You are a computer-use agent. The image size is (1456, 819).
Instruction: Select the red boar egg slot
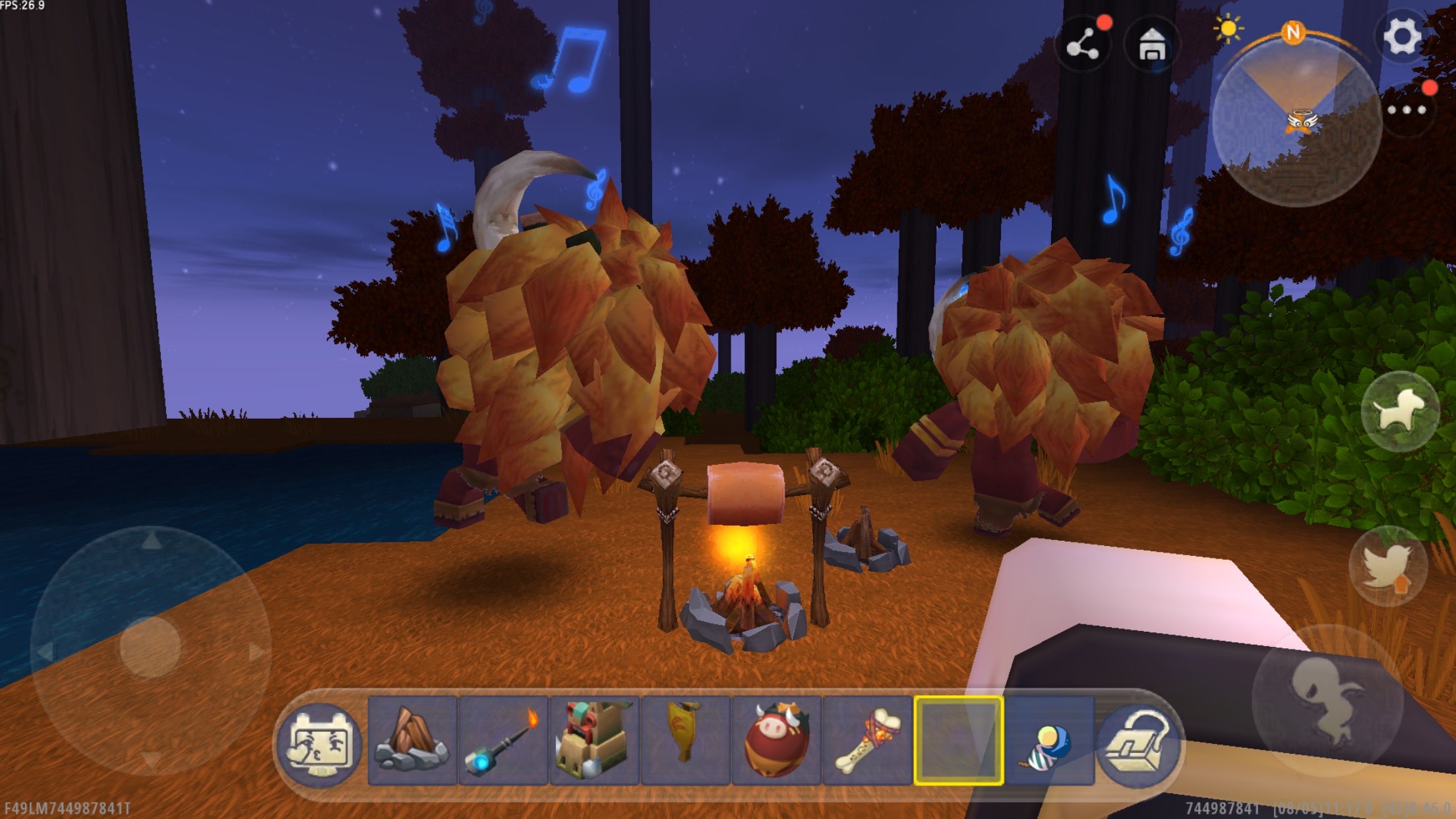(x=776, y=741)
